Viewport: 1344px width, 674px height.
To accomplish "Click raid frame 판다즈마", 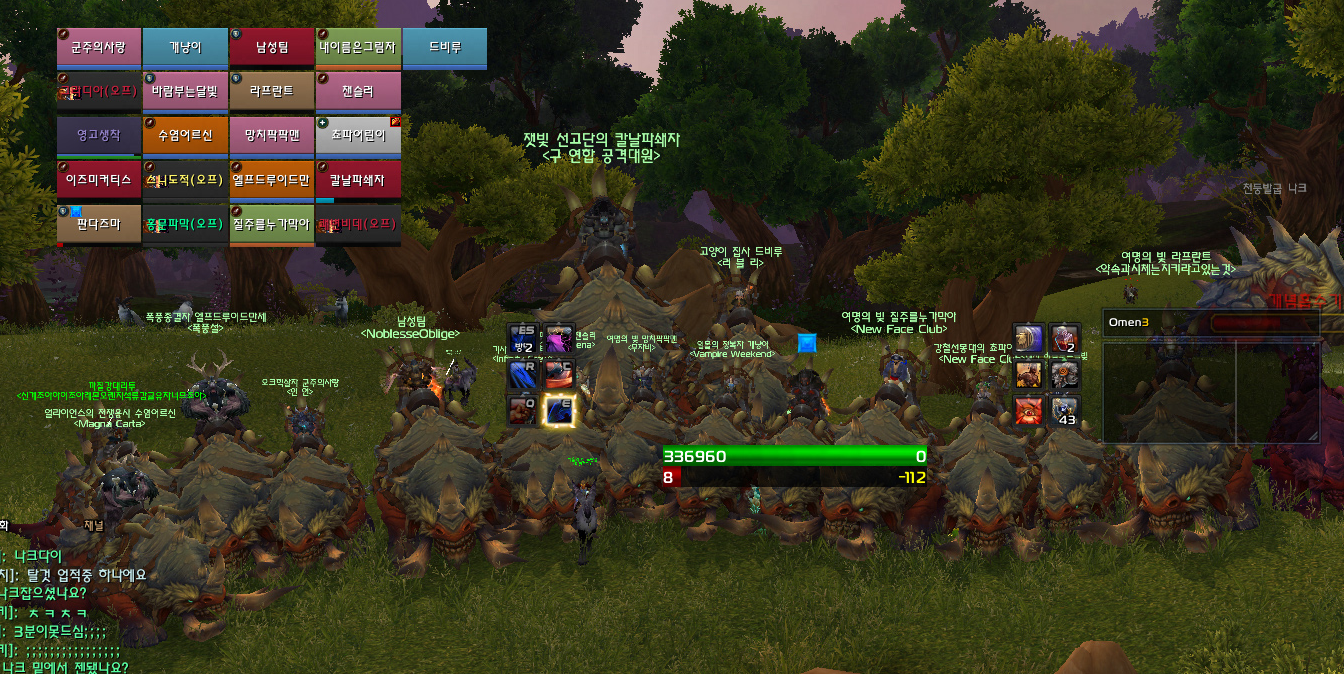I will [98, 224].
